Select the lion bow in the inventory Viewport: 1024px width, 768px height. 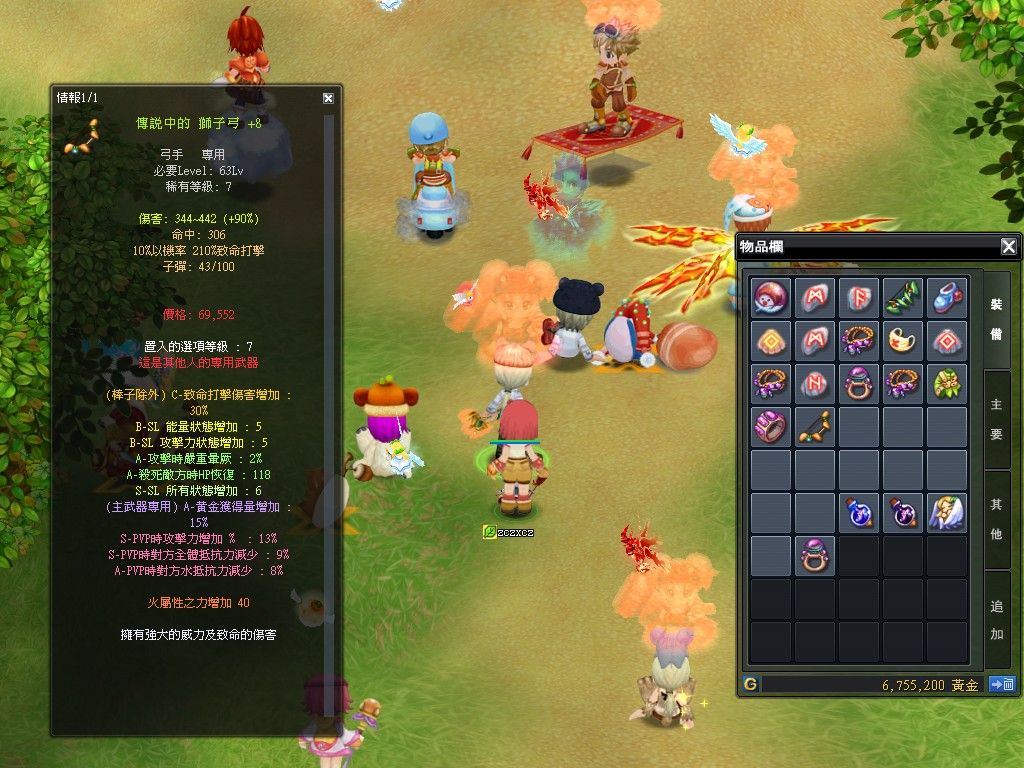pos(815,427)
